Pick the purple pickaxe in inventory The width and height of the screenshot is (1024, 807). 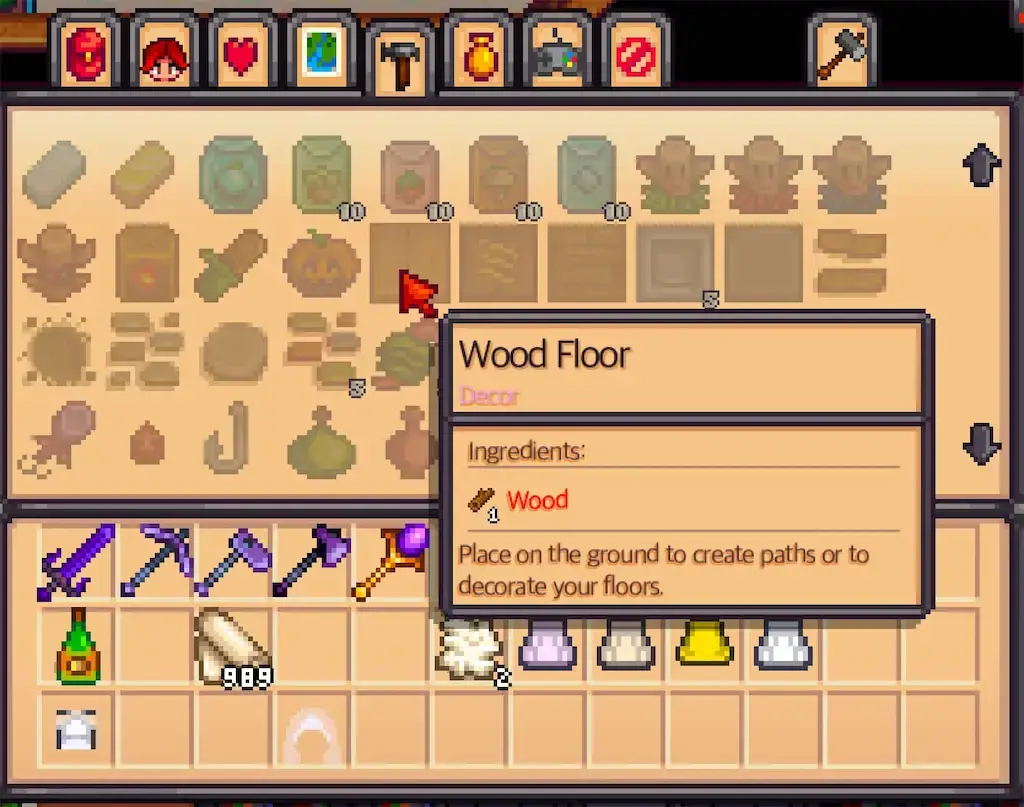(156, 562)
